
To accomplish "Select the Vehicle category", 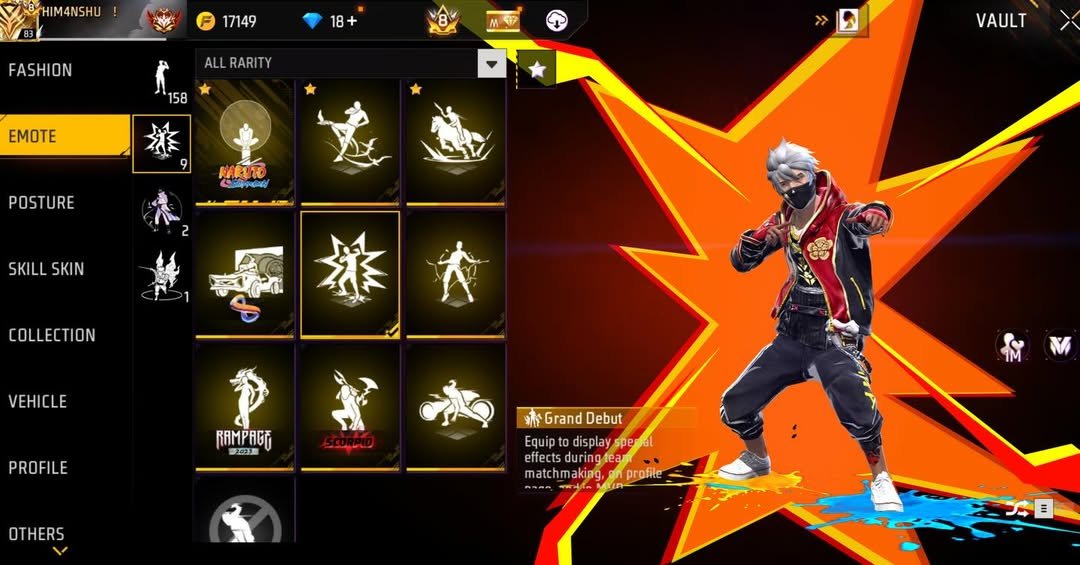I will pyautogui.click(x=38, y=402).
